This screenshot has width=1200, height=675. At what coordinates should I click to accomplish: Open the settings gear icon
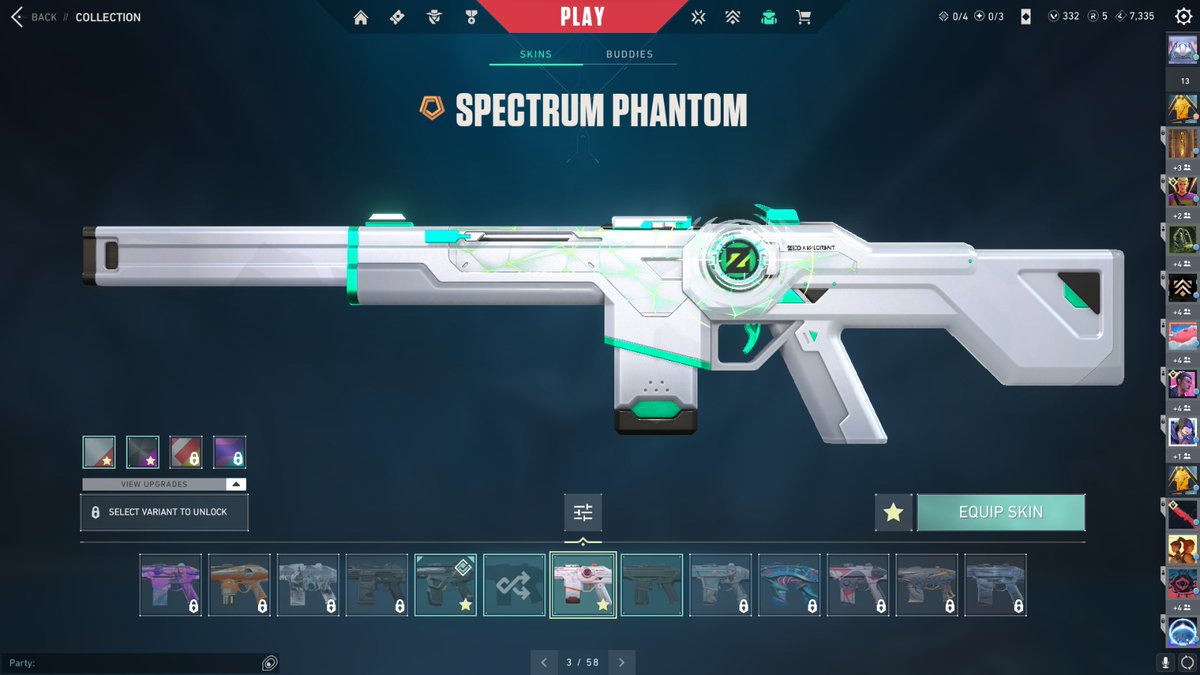pos(1183,17)
